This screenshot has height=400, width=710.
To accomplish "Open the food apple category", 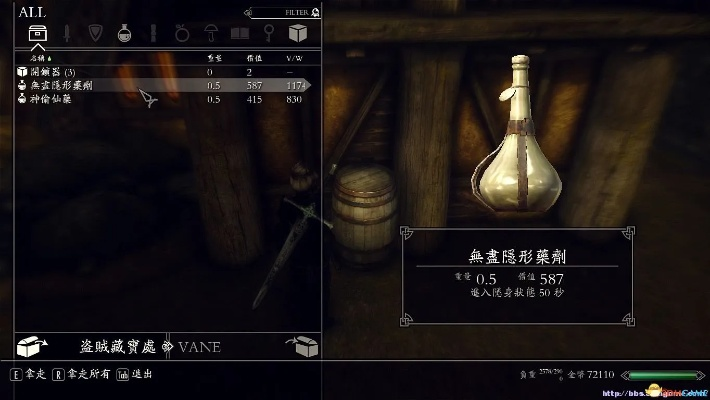I will pyautogui.click(x=183, y=35).
